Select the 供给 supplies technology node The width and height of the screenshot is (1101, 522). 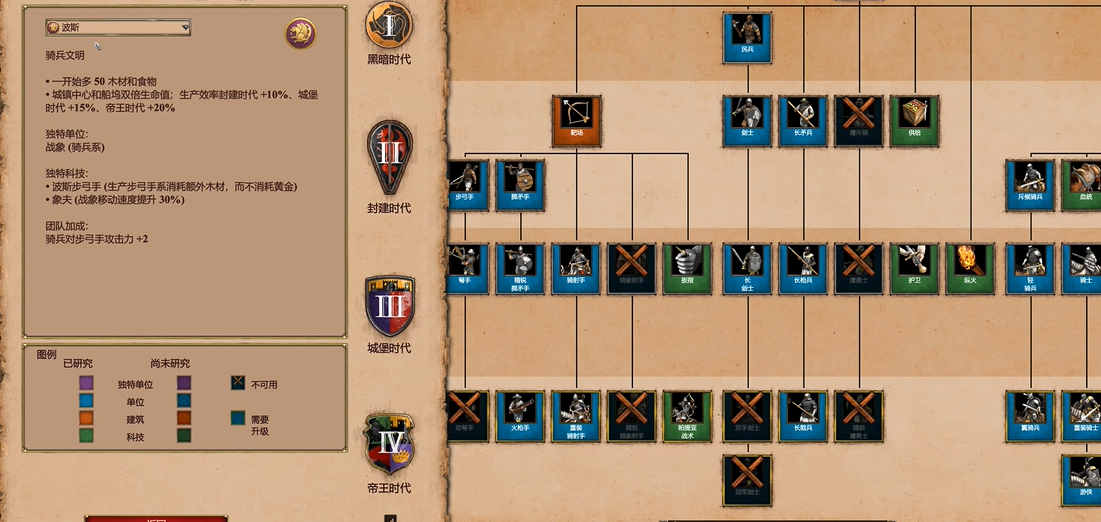click(914, 121)
